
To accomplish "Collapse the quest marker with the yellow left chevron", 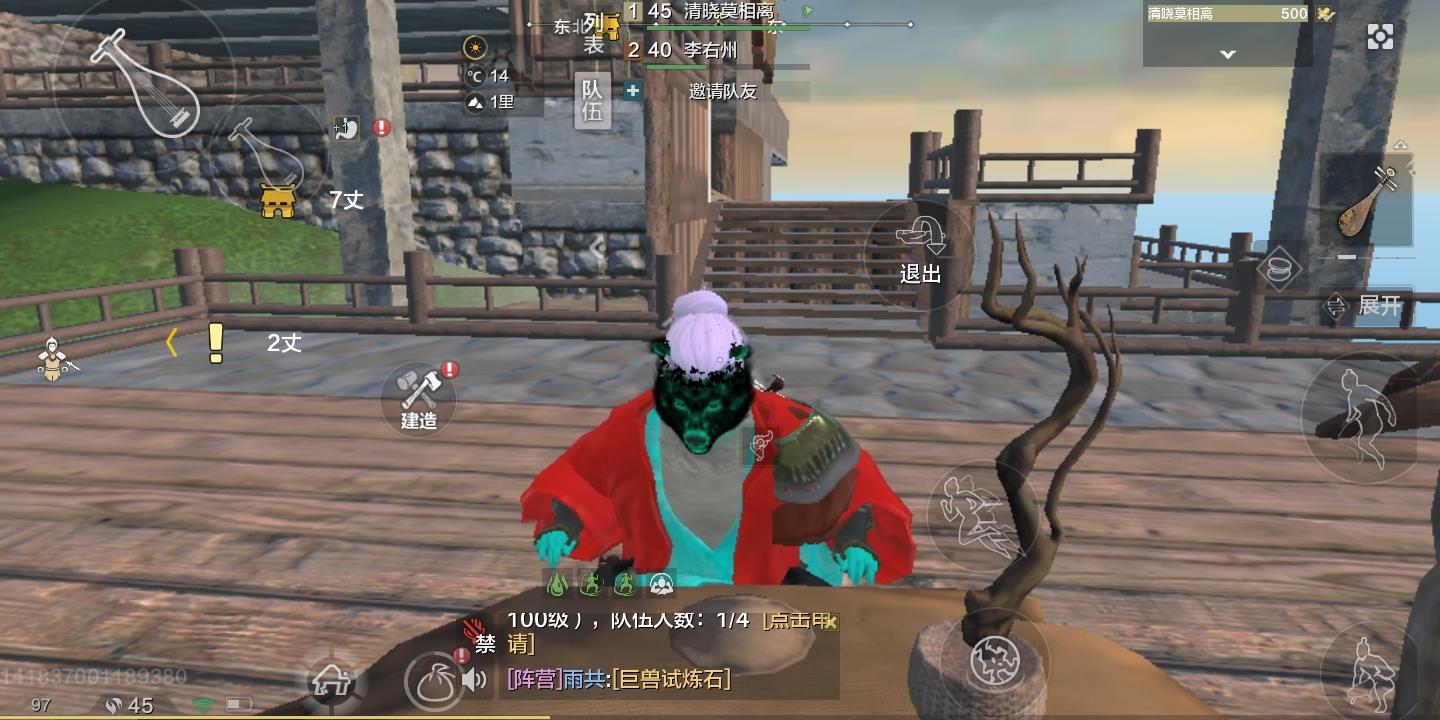I will 171,343.
